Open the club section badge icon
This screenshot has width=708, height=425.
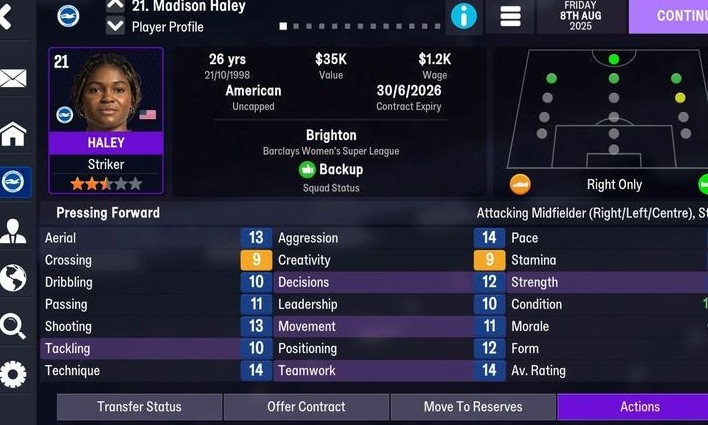pos(14,182)
